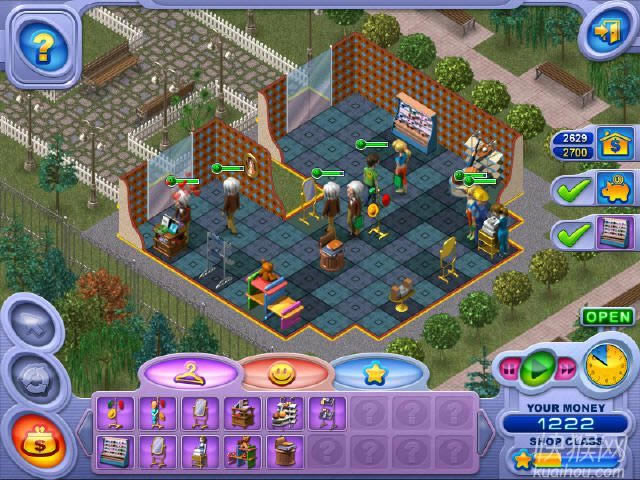This screenshot has height=480, width=640.
Task: Switch to the gold star tab
Action: tap(376, 374)
